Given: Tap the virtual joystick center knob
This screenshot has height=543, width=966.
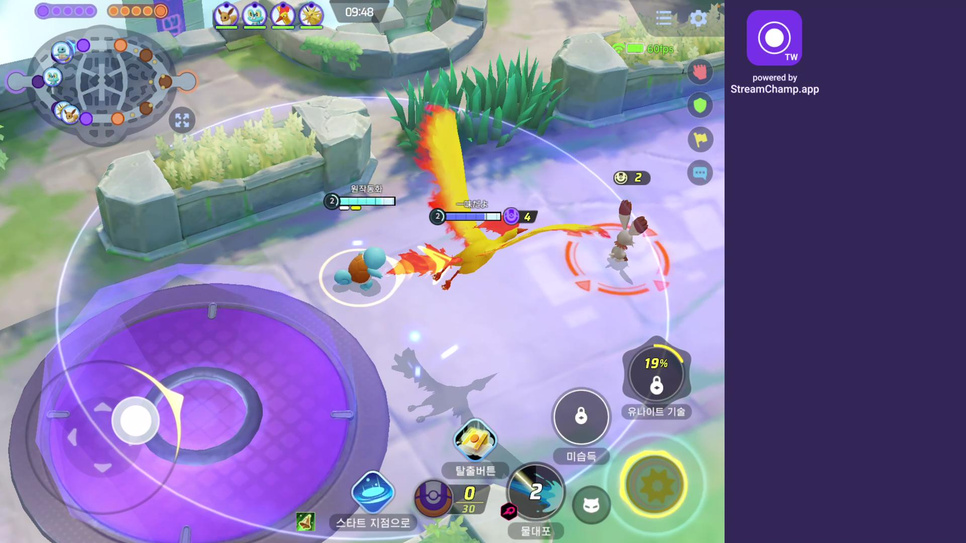Looking at the screenshot, I should [x=135, y=421].
